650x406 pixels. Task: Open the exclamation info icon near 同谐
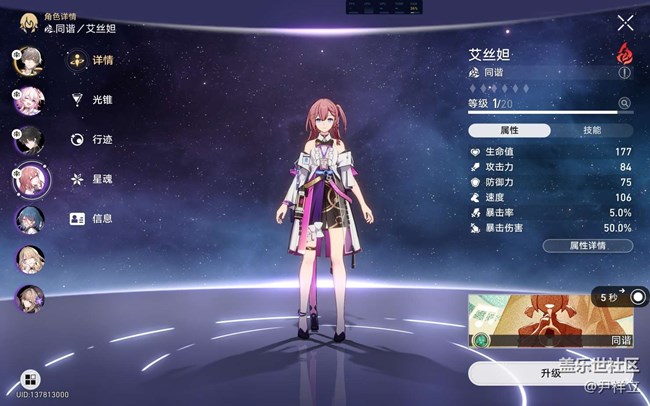(x=625, y=73)
